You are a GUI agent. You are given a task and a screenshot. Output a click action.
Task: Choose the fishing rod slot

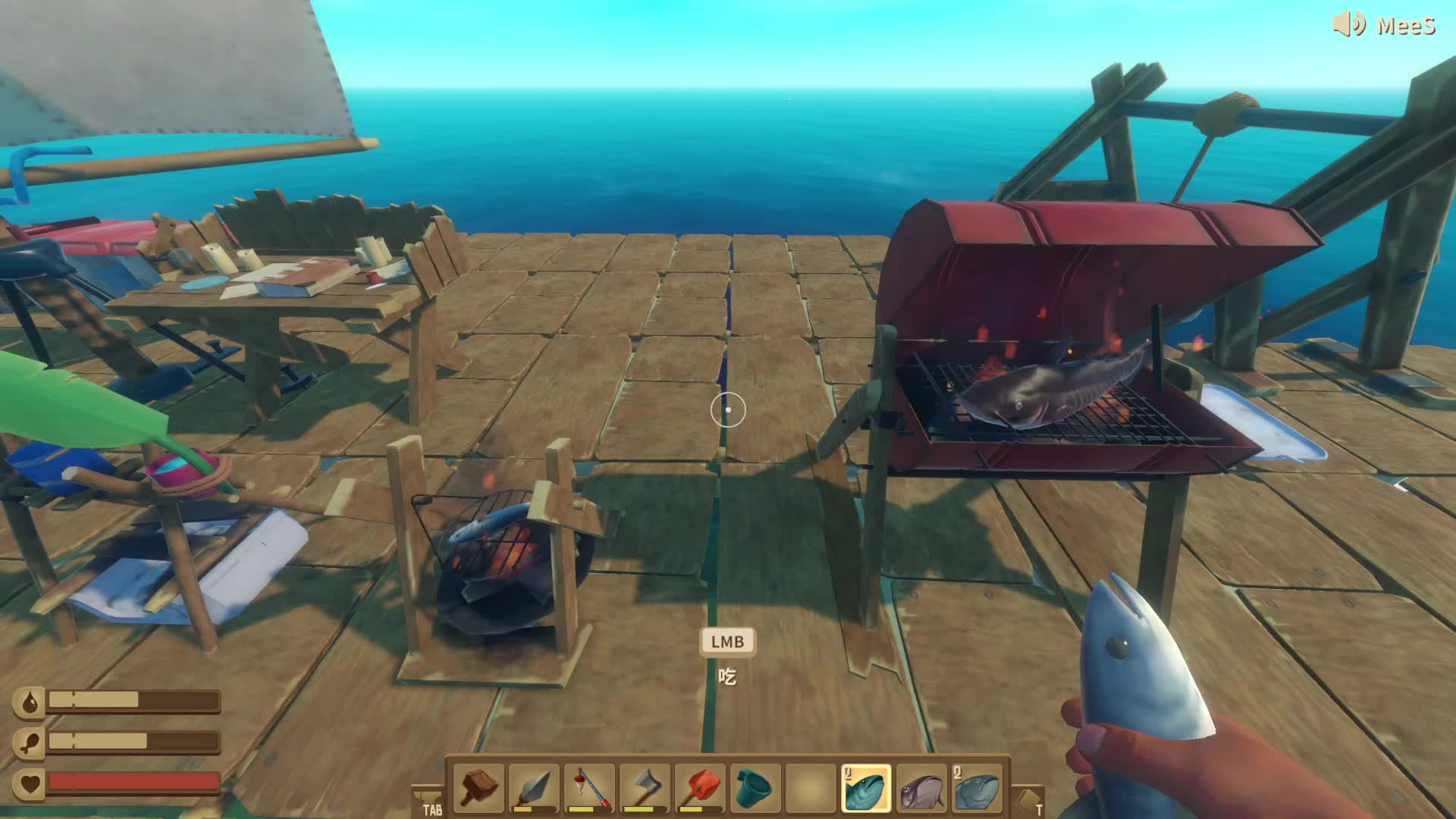coord(590,789)
